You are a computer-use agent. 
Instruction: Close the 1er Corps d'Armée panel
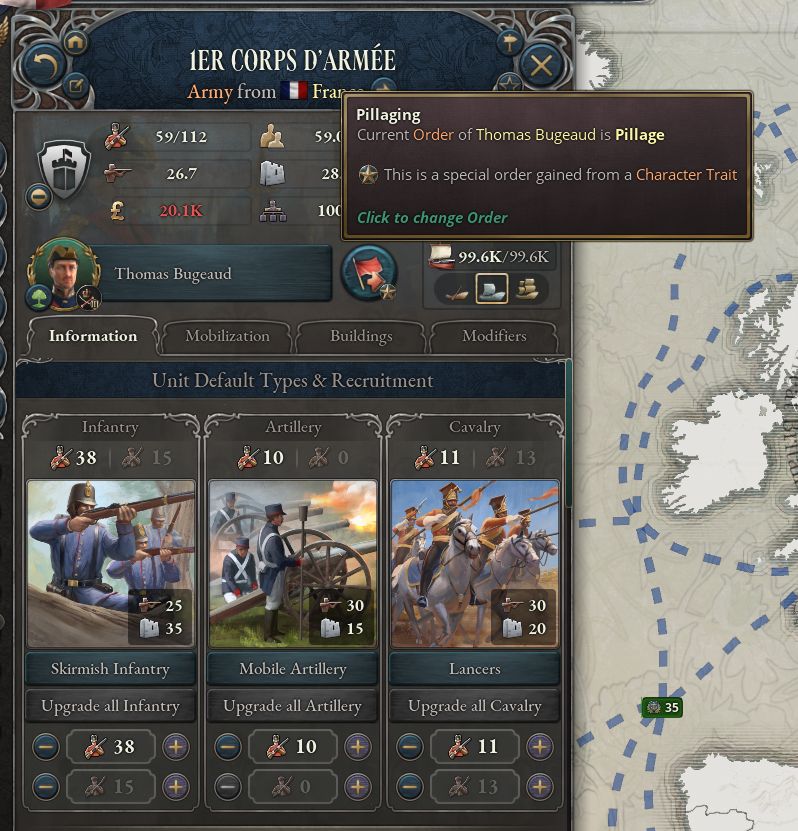coord(541,66)
